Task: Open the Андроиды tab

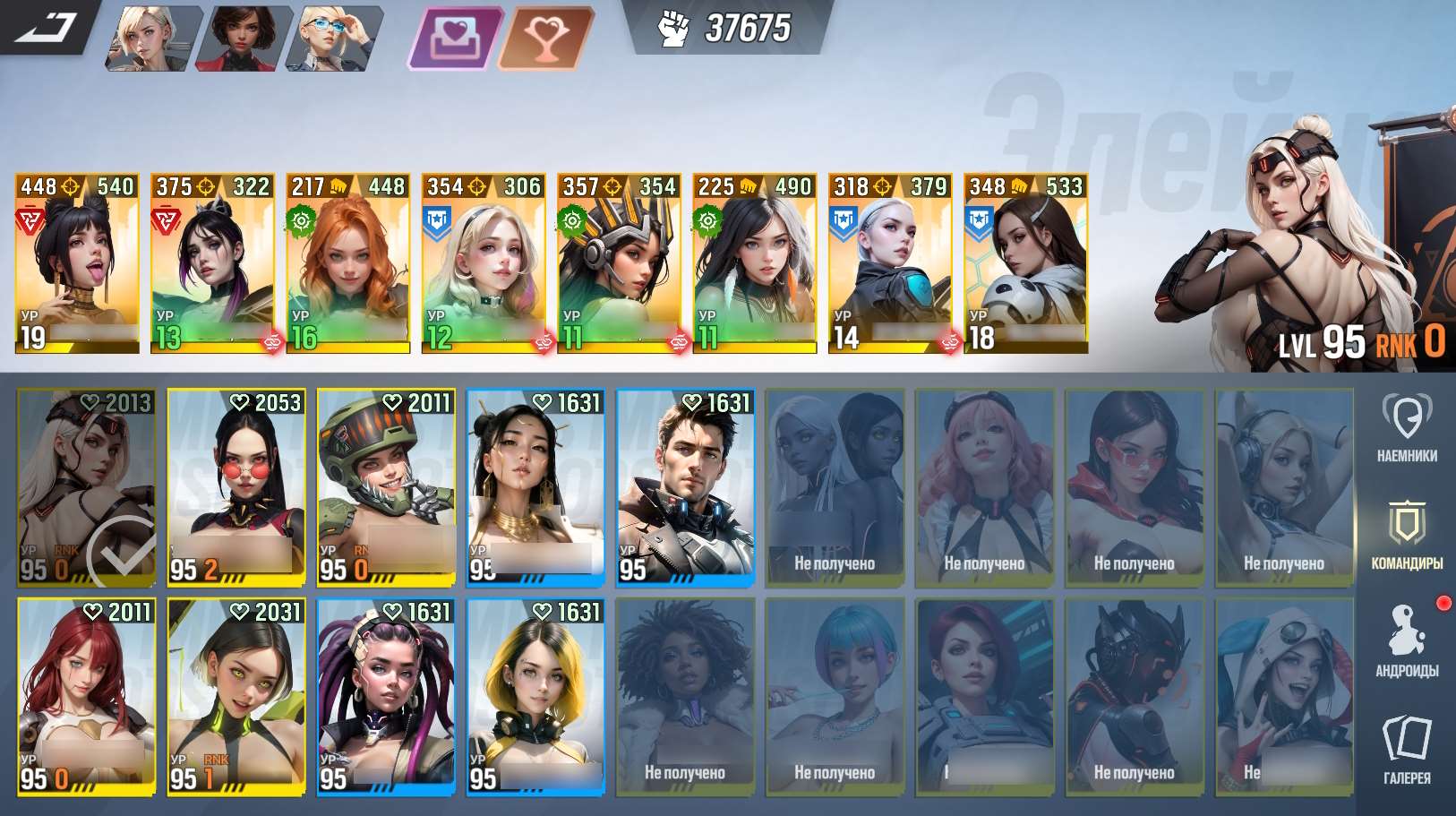Action: tap(1407, 640)
